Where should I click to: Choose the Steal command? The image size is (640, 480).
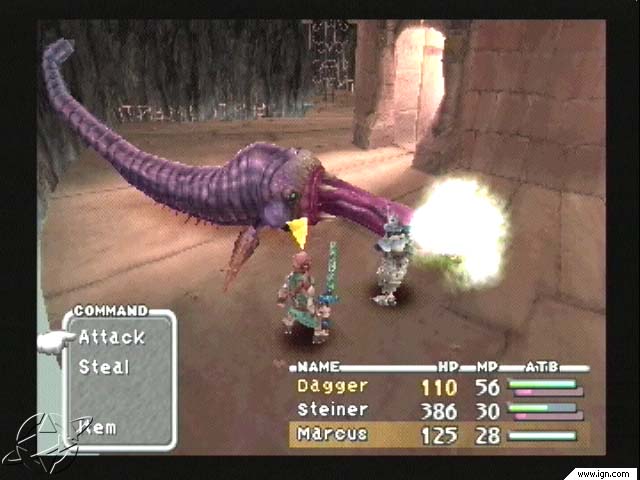[x=105, y=367]
